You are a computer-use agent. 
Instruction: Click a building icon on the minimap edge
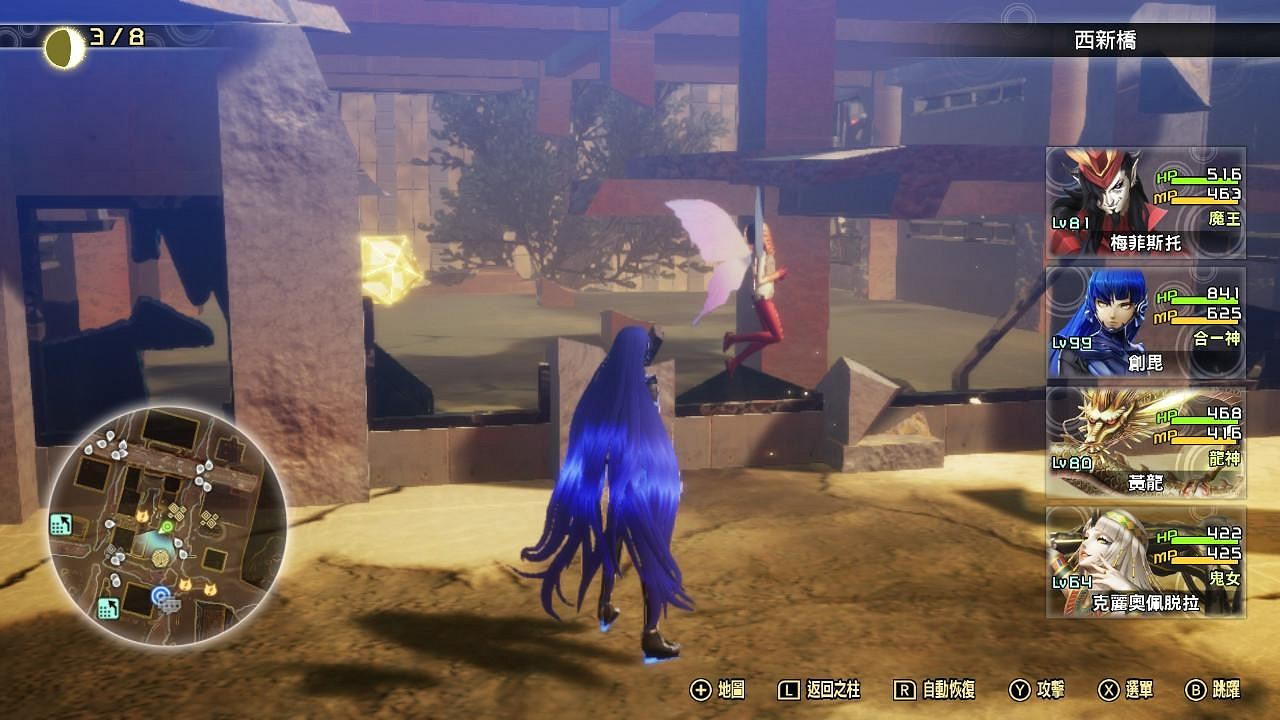[x=62, y=524]
